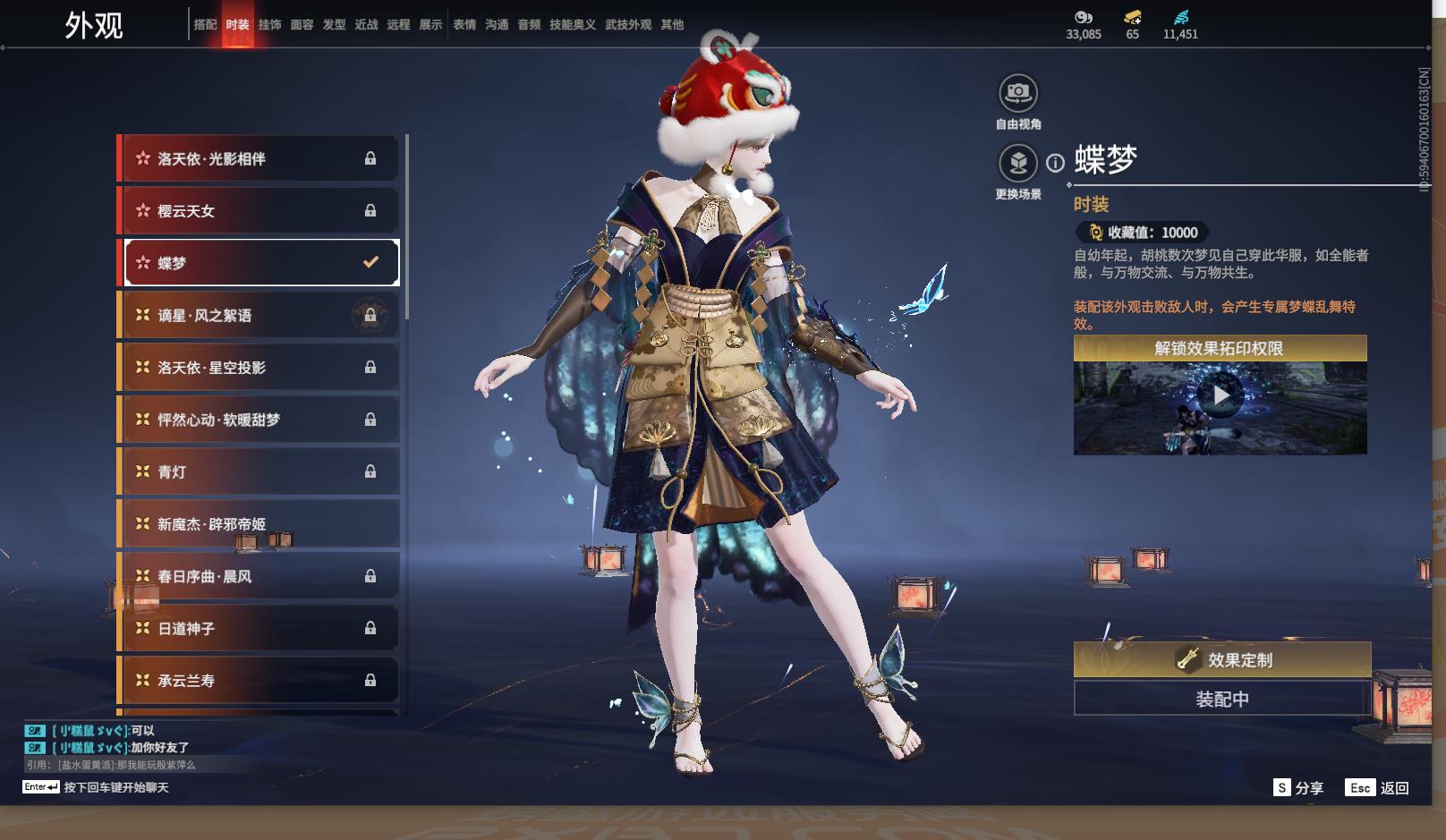Toggle the 自由视角 free camera
Image resolution: width=1446 pixels, height=840 pixels.
click(1018, 93)
